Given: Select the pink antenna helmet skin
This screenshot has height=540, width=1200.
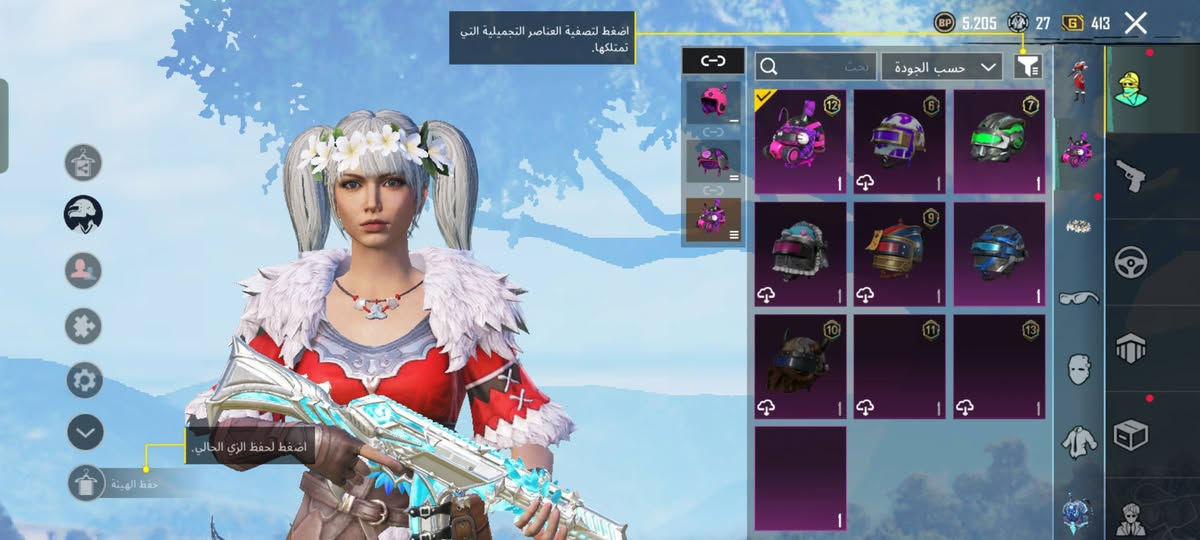Looking at the screenshot, I should point(800,141).
